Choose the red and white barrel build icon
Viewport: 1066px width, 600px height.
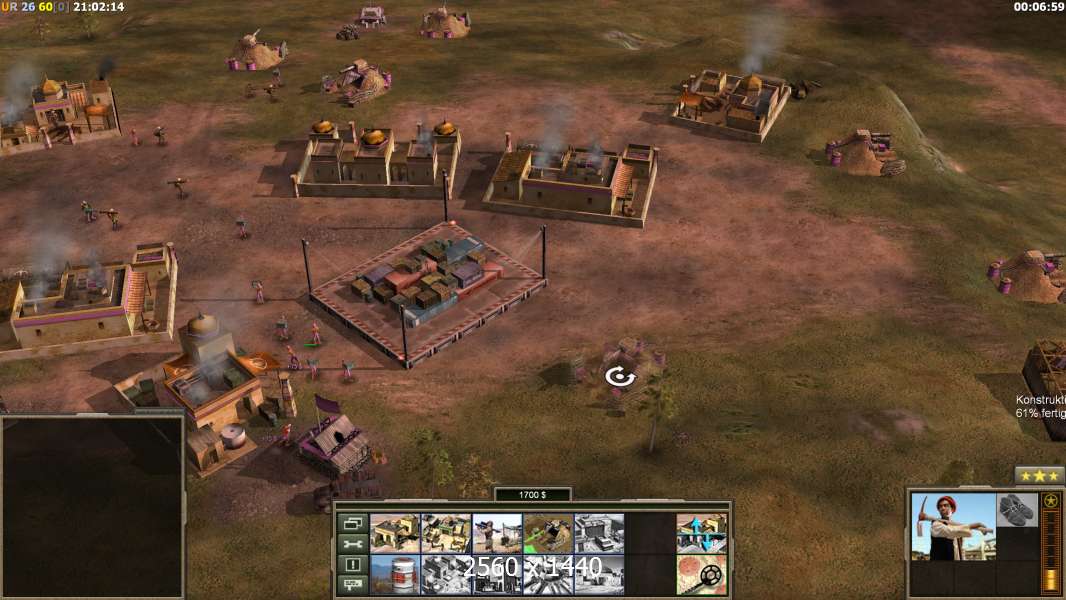tap(395, 574)
